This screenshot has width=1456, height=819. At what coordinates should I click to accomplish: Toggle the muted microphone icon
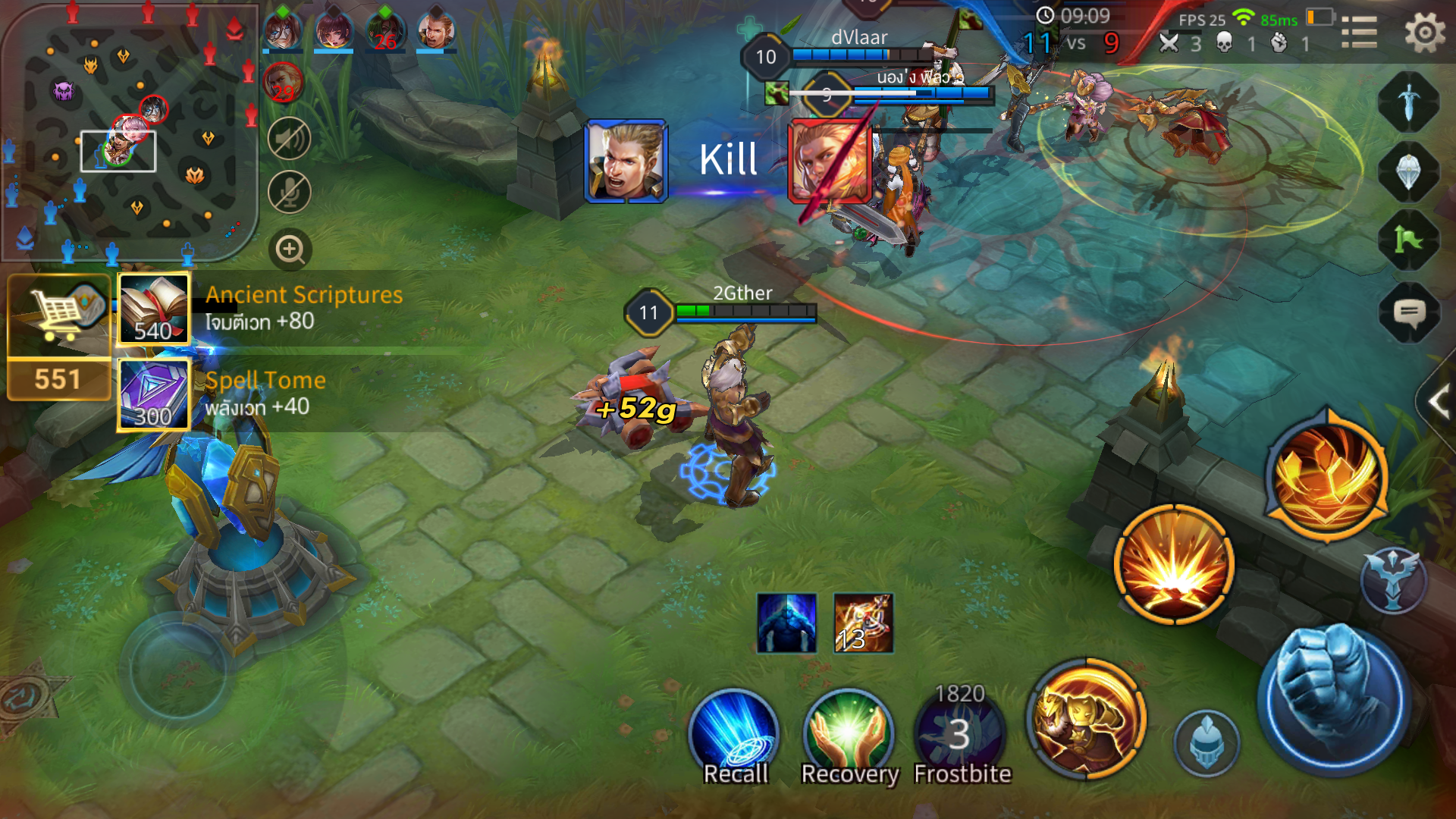[x=290, y=192]
